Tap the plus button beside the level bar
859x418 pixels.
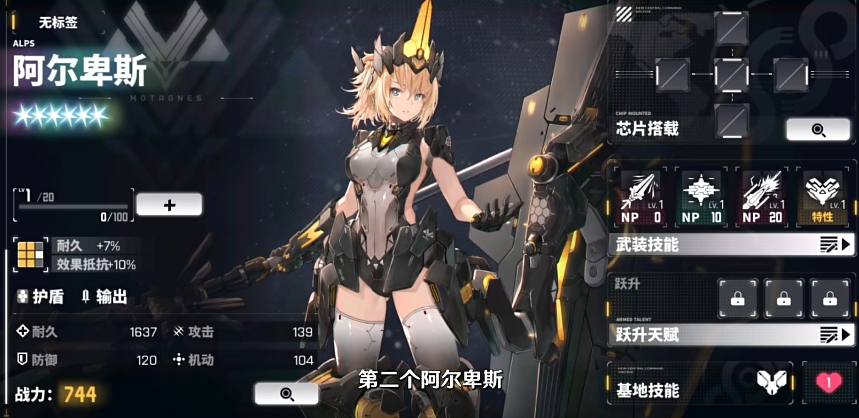(x=169, y=205)
